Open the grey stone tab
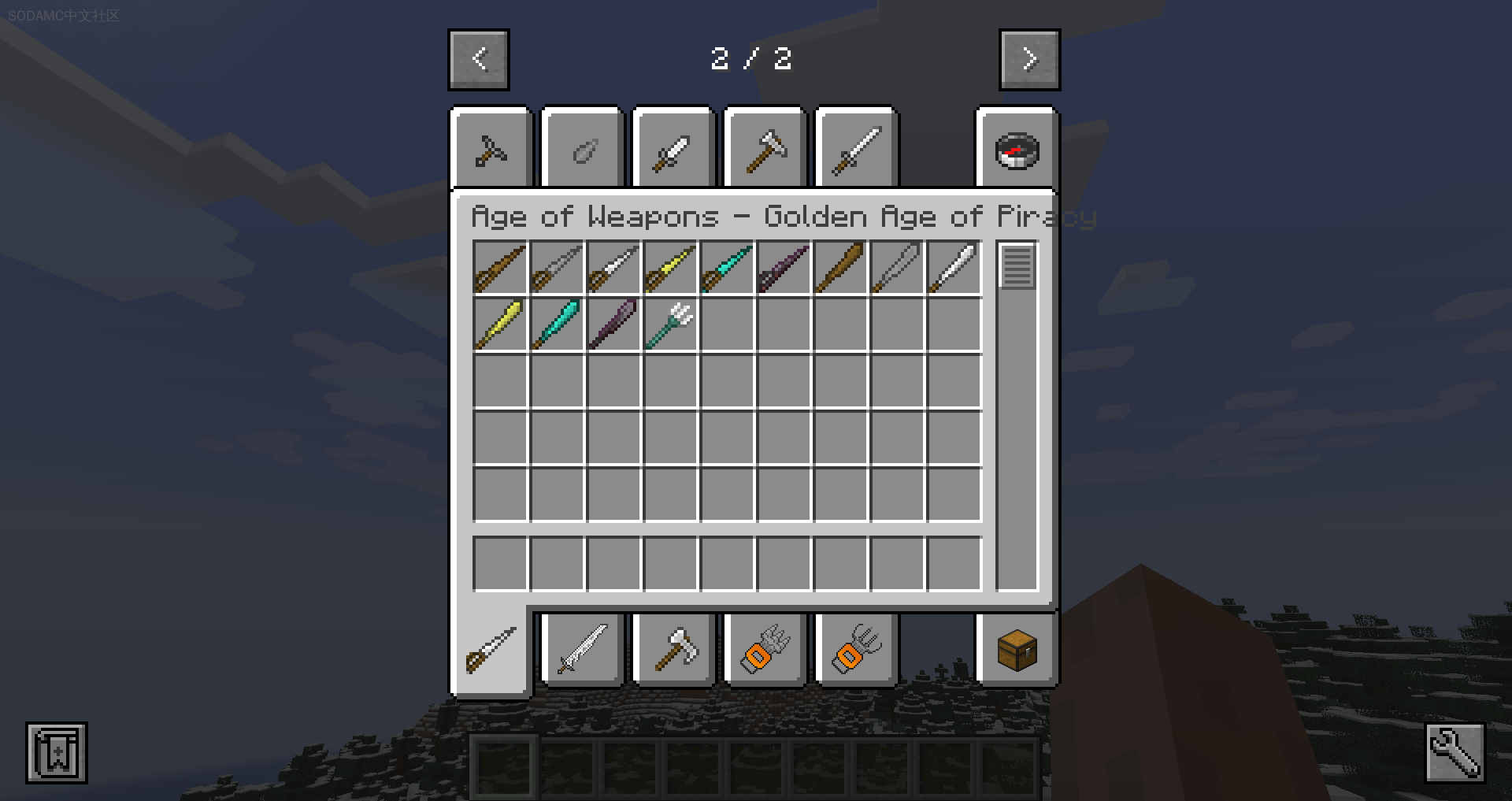Image resolution: width=1512 pixels, height=801 pixels. (x=584, y=150)
